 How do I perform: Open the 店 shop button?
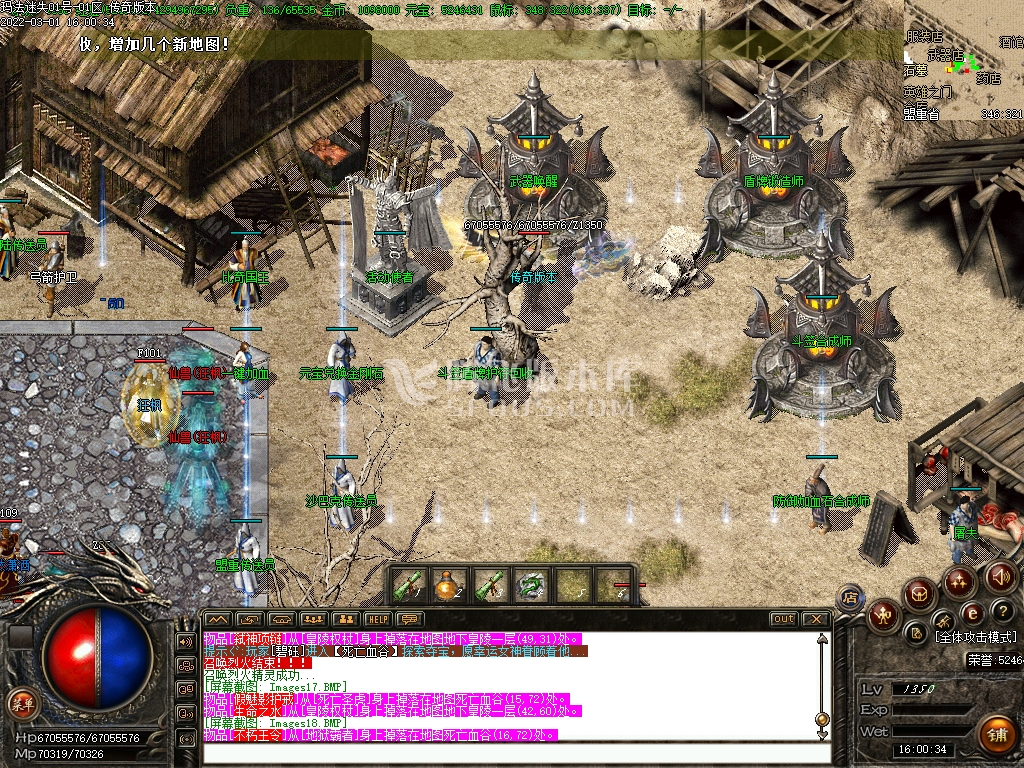pos(850,598)
